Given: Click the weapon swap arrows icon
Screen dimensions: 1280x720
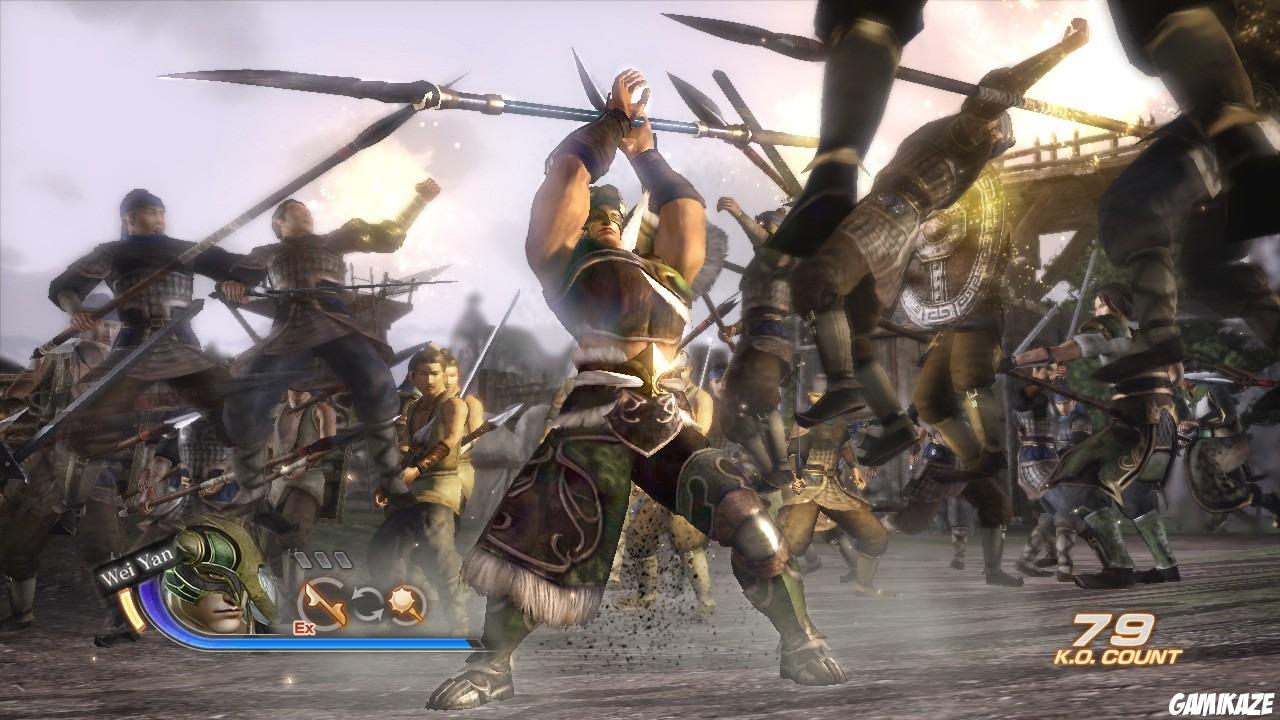Looking at the screenshot, I should (367, 602).
